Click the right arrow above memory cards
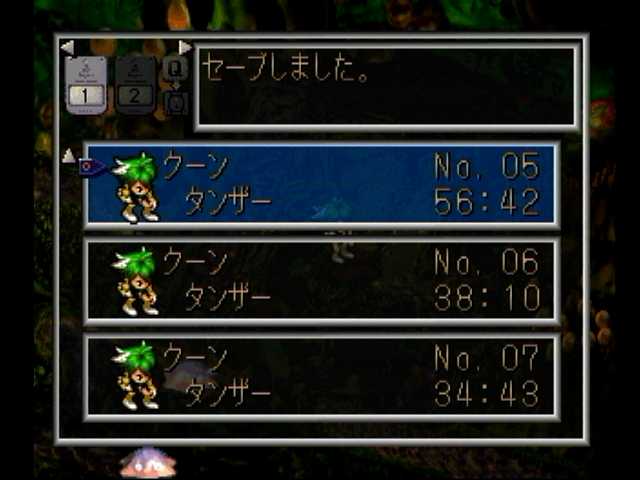The height and width of the screenshot is (480, 640). pyautogui.click(x=185, y=47)
